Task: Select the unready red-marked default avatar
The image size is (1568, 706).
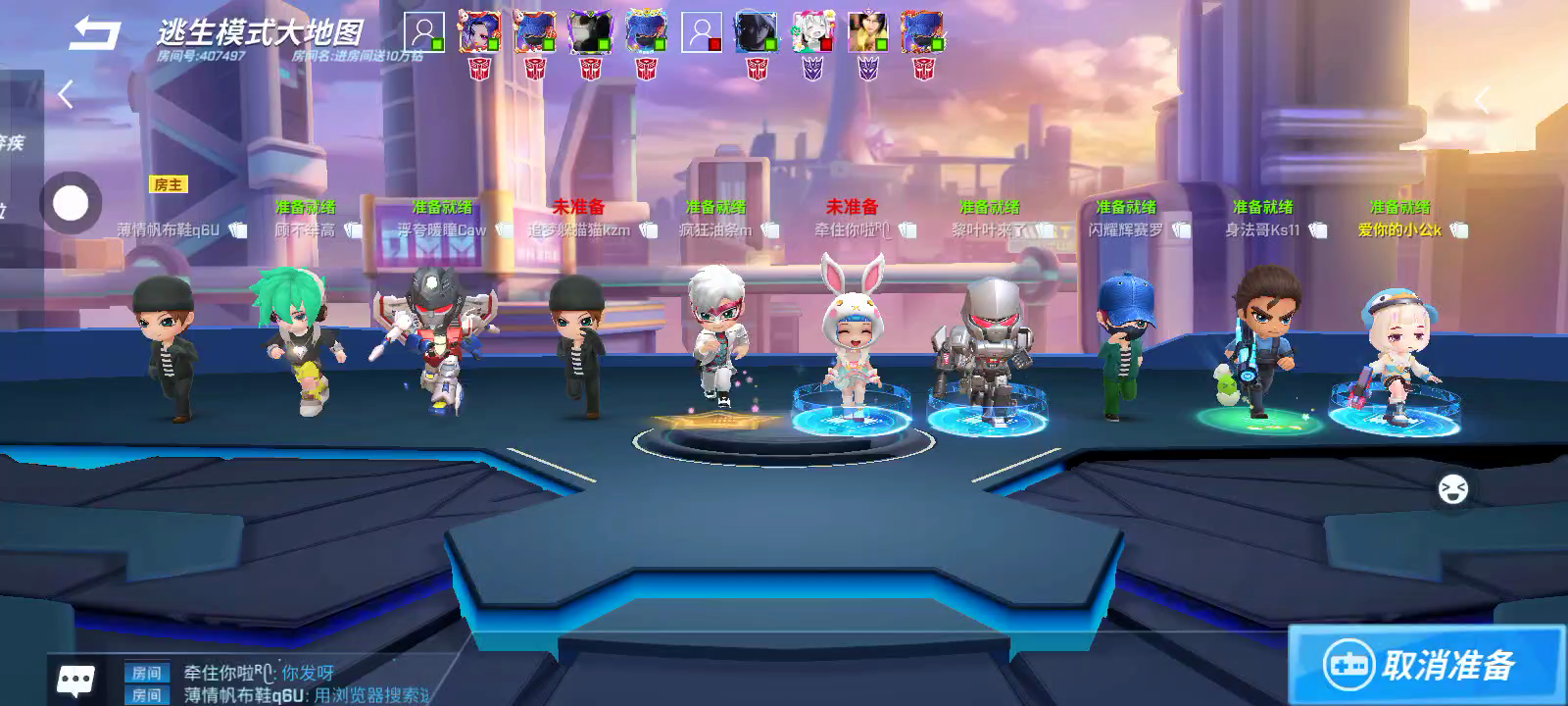Action: click(x=701, y=33)
